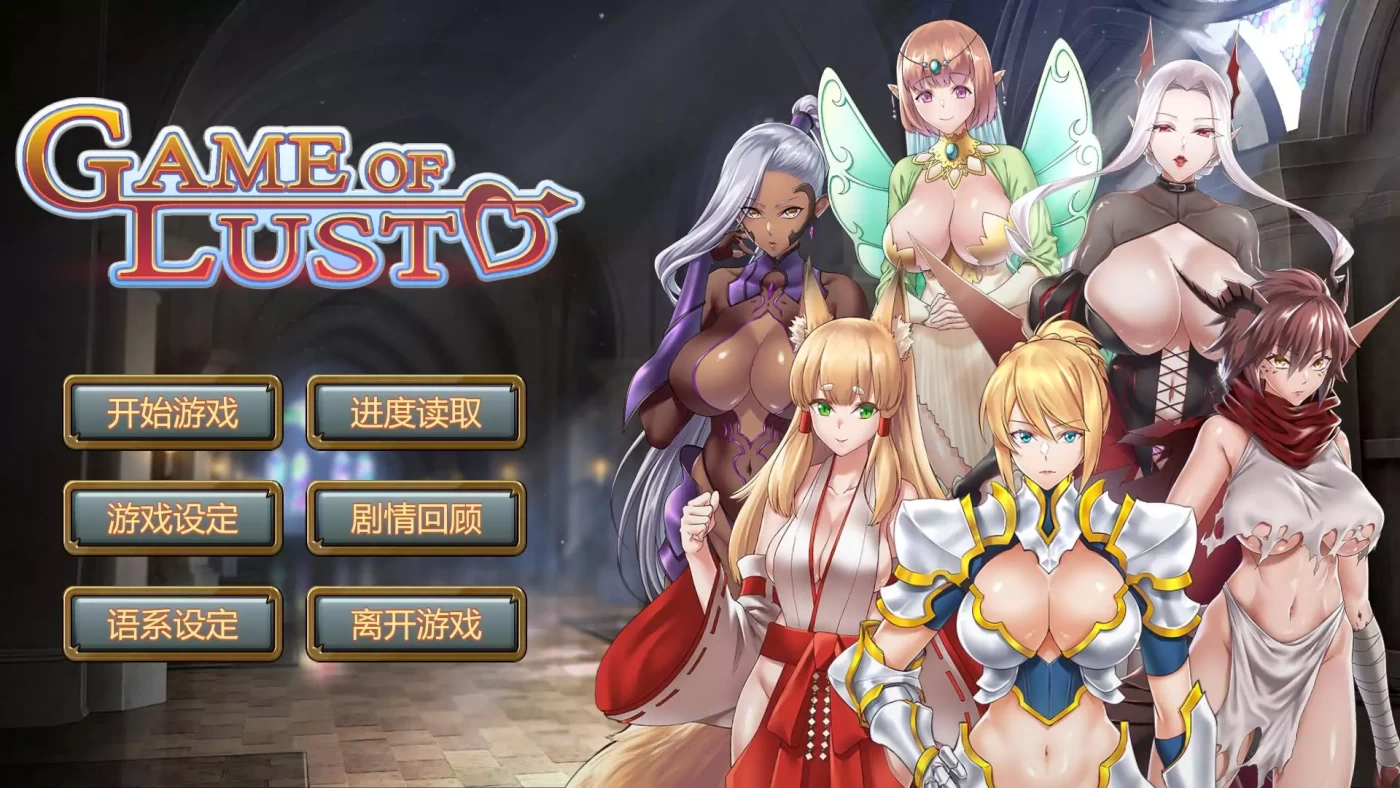
Task: Click the 开始游戏 (Start Game) button
Action: 172,412
